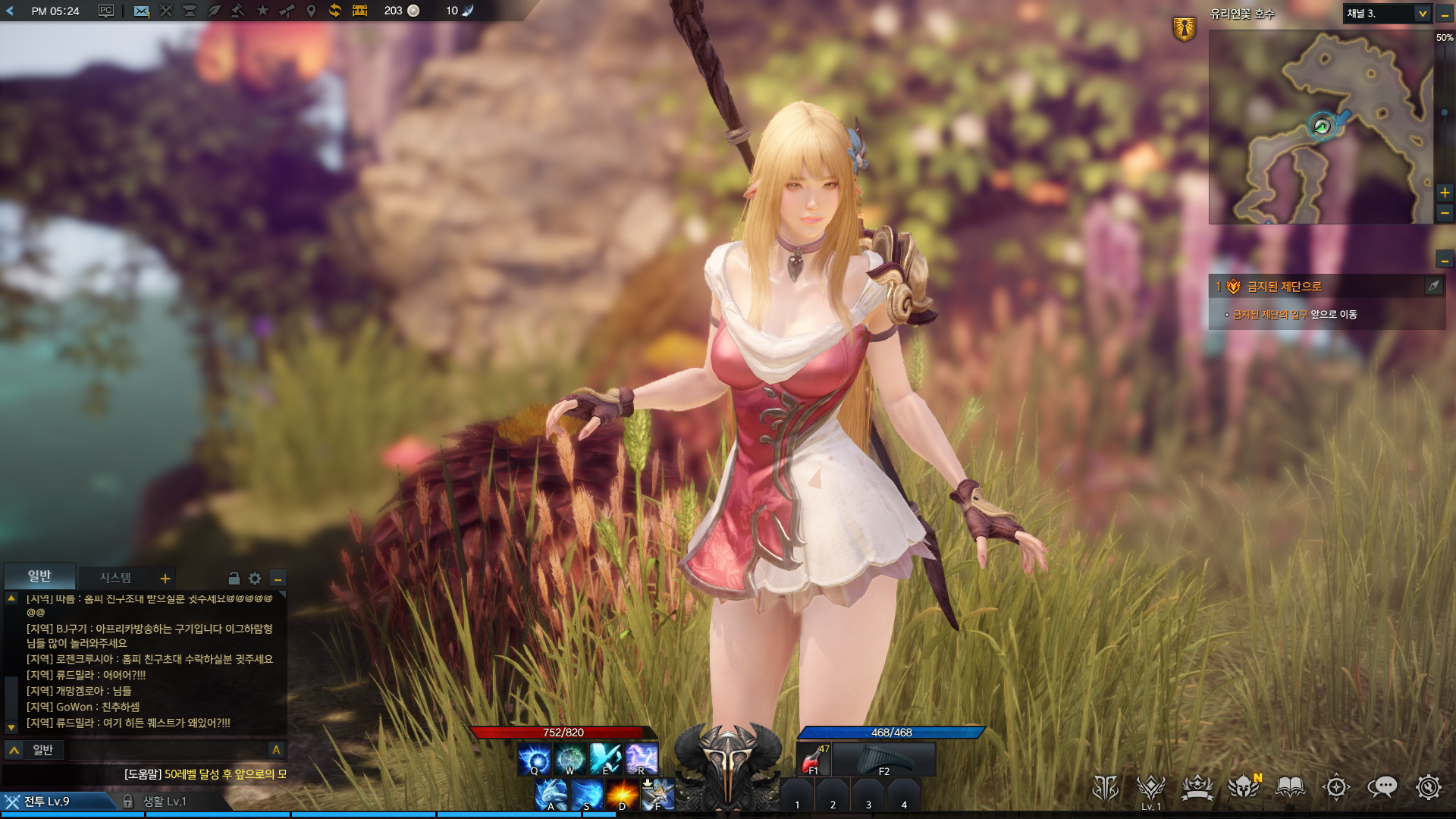Click the chat message input field

[167, 750]
